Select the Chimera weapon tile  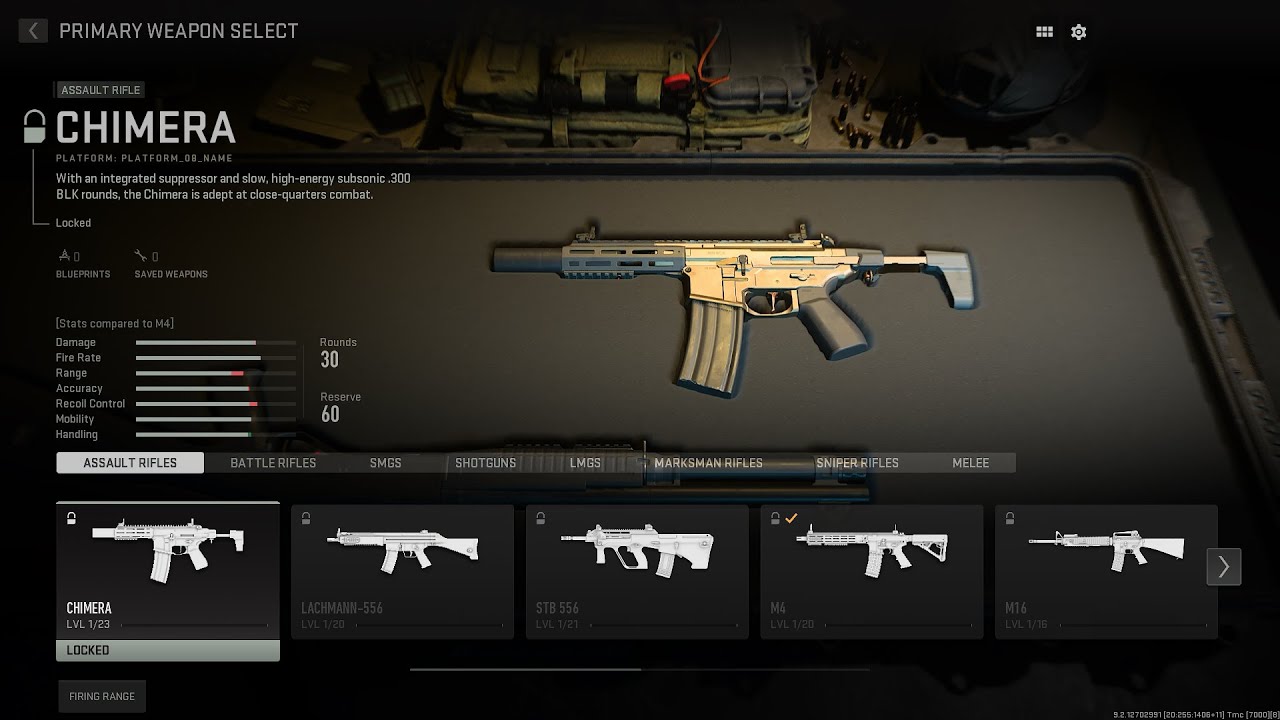point(168,571)
